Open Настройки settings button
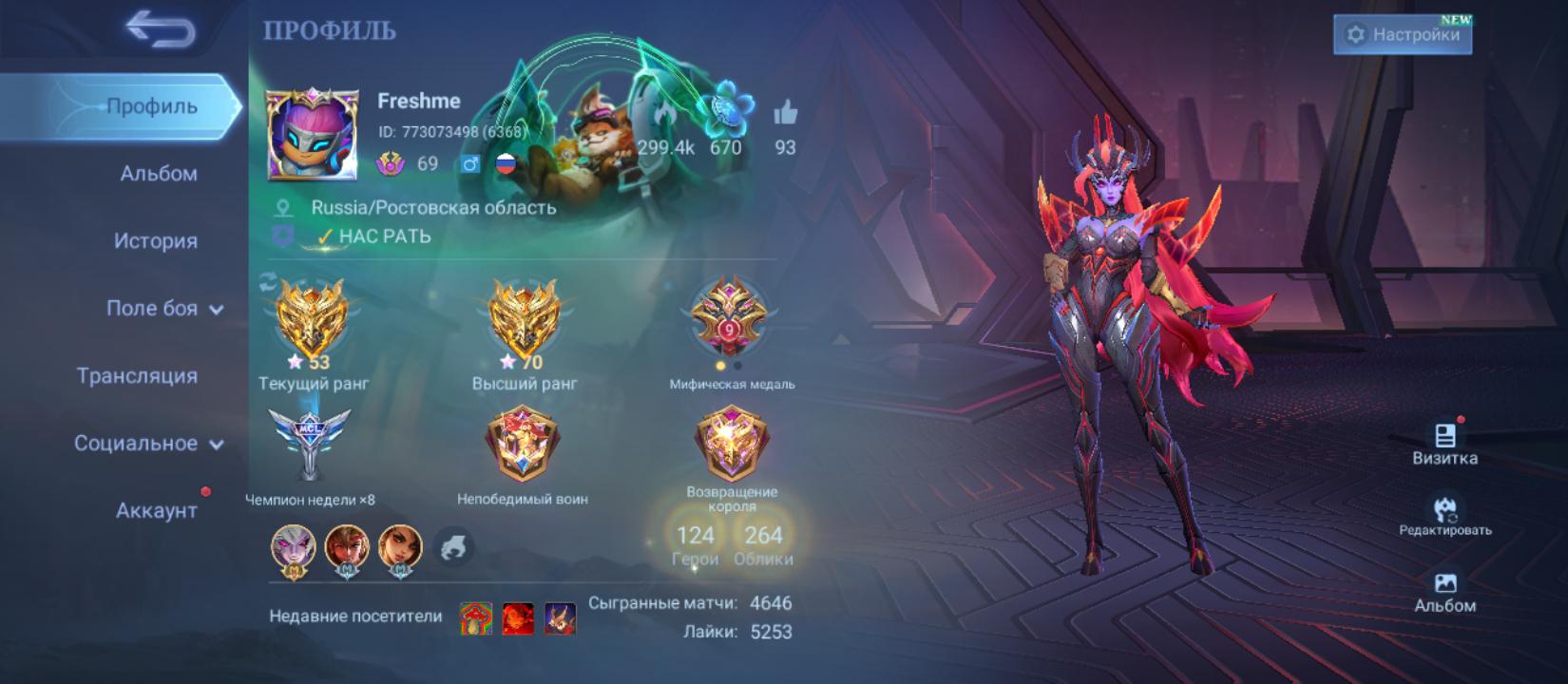Screen dimensions: 1568x684 click(1403, 34)
